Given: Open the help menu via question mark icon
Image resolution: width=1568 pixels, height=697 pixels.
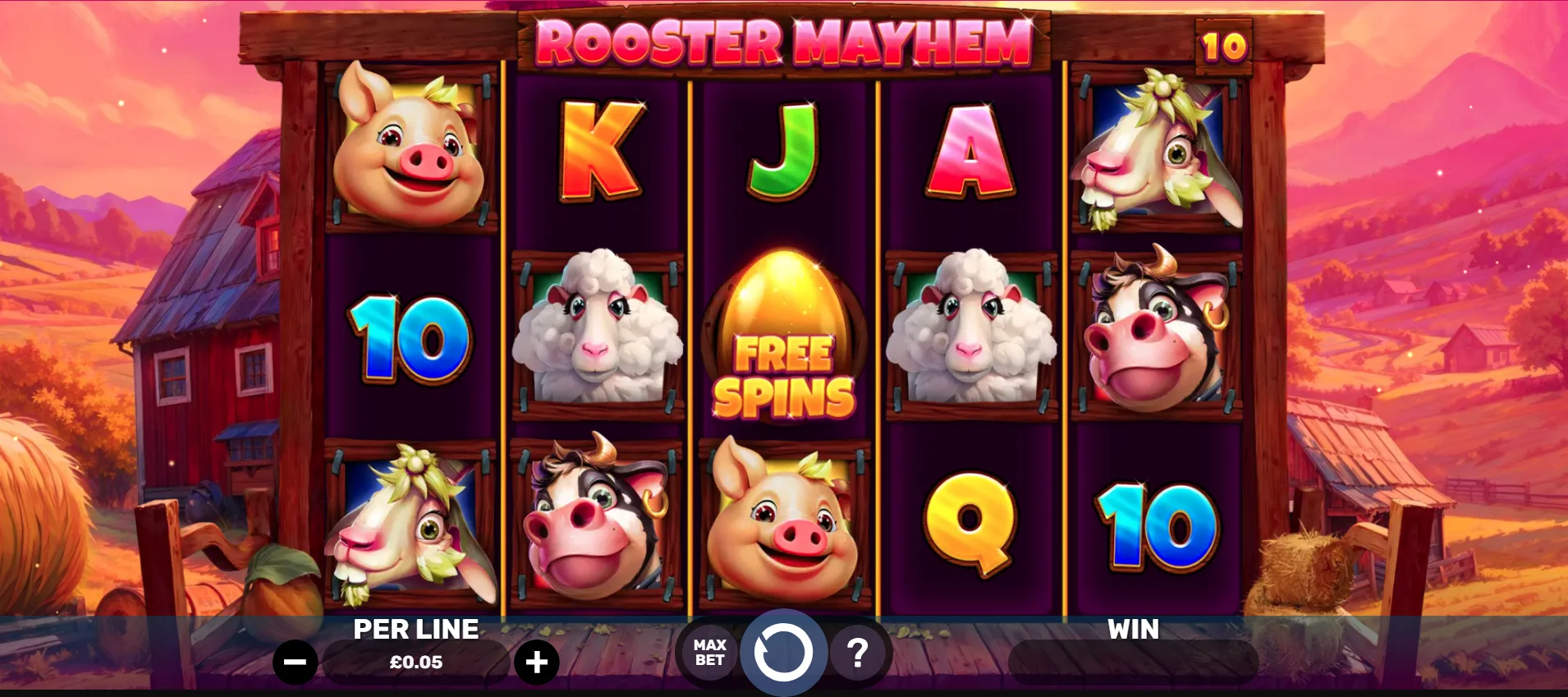Looking at the screenshot, I should pyautogui.click(x=859, y=651).
